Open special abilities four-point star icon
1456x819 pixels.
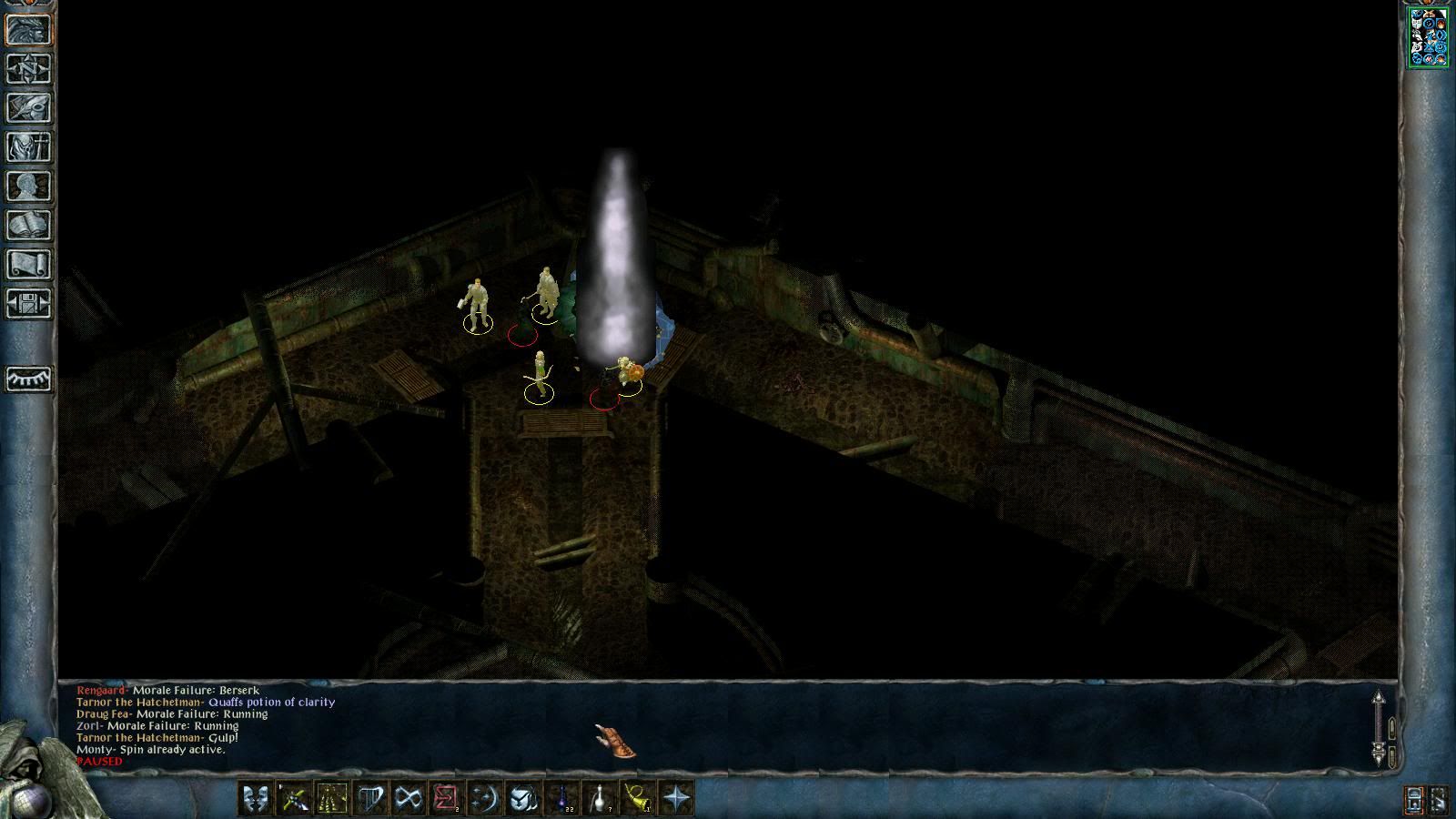pos(677,799)
